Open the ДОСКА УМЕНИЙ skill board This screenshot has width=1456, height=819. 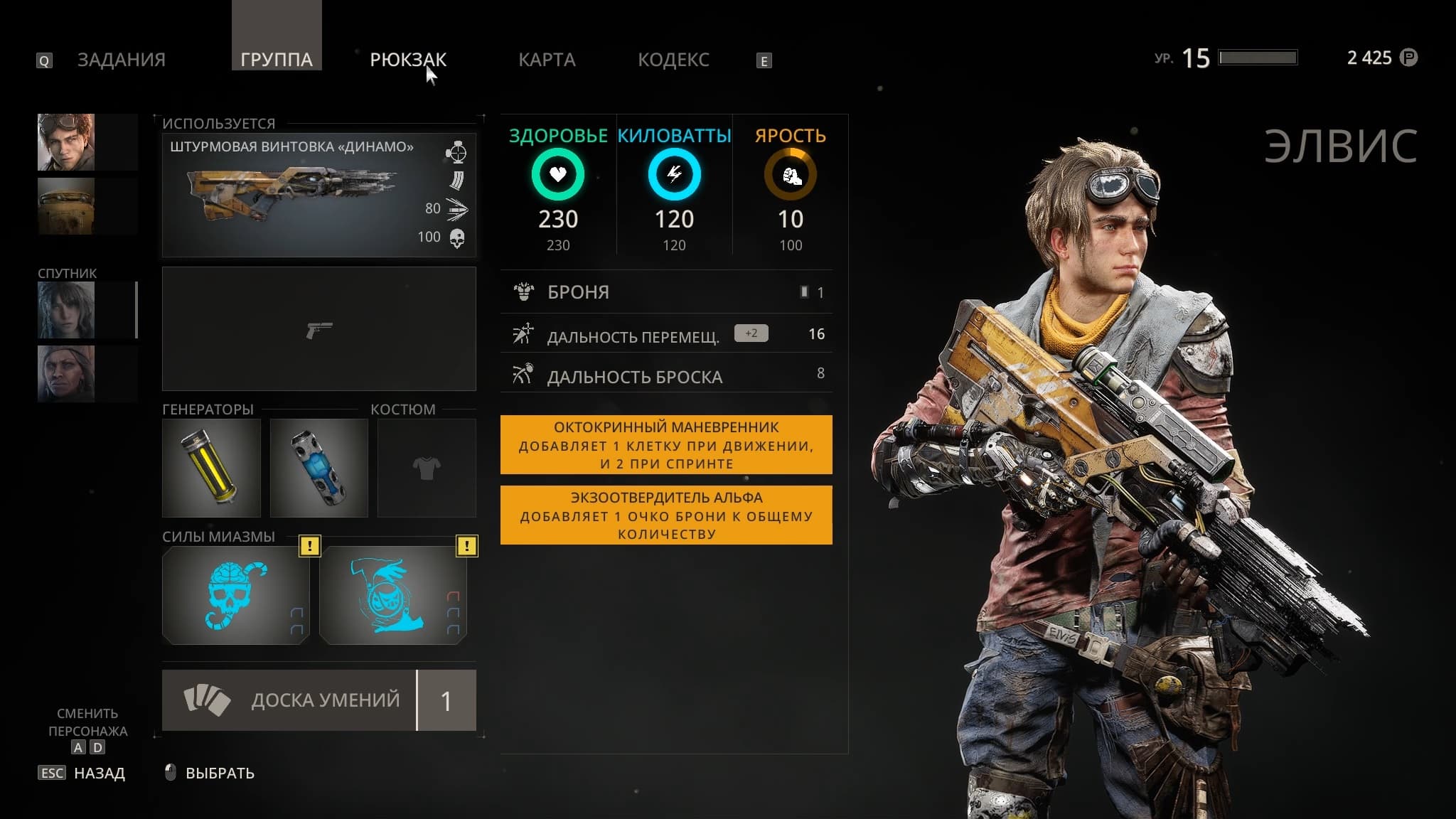coord(318,700)
